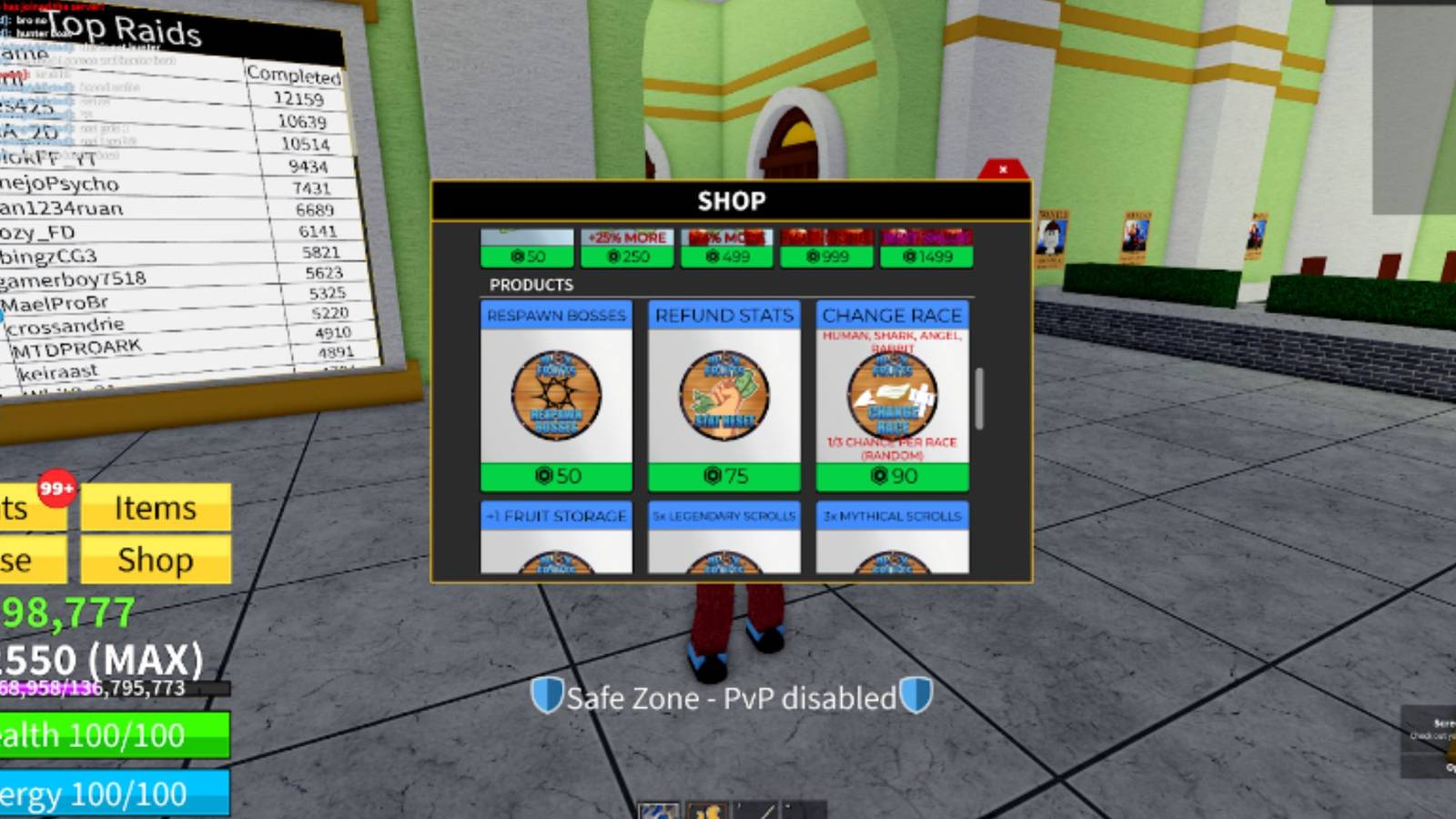Purchase the 1499 currency bundle
Image resolution: width=1456 pixels, height=819 pixels.
(926, 257)
